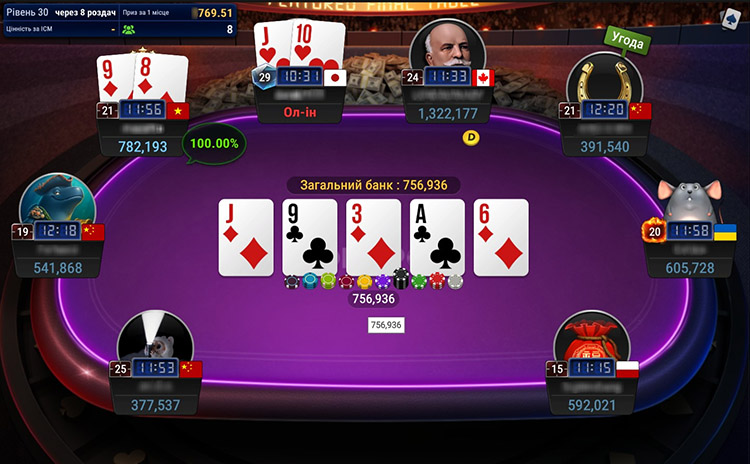Select the blue shark pirate player avatar

click(56, 200)
